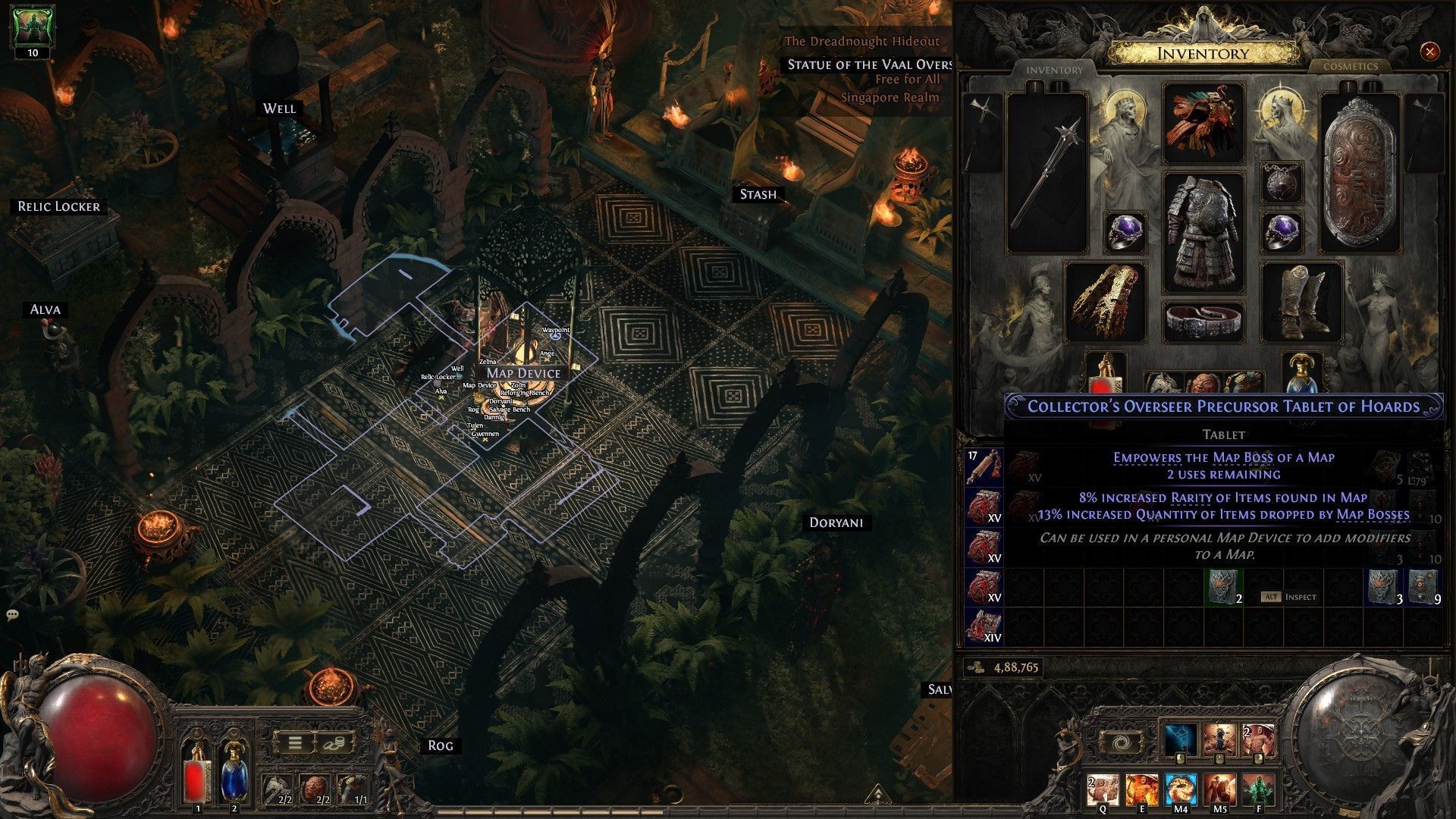Select the equipped boots slot
The width and height of the screenshot is (1456, 819).
(x=1301, y=301)
